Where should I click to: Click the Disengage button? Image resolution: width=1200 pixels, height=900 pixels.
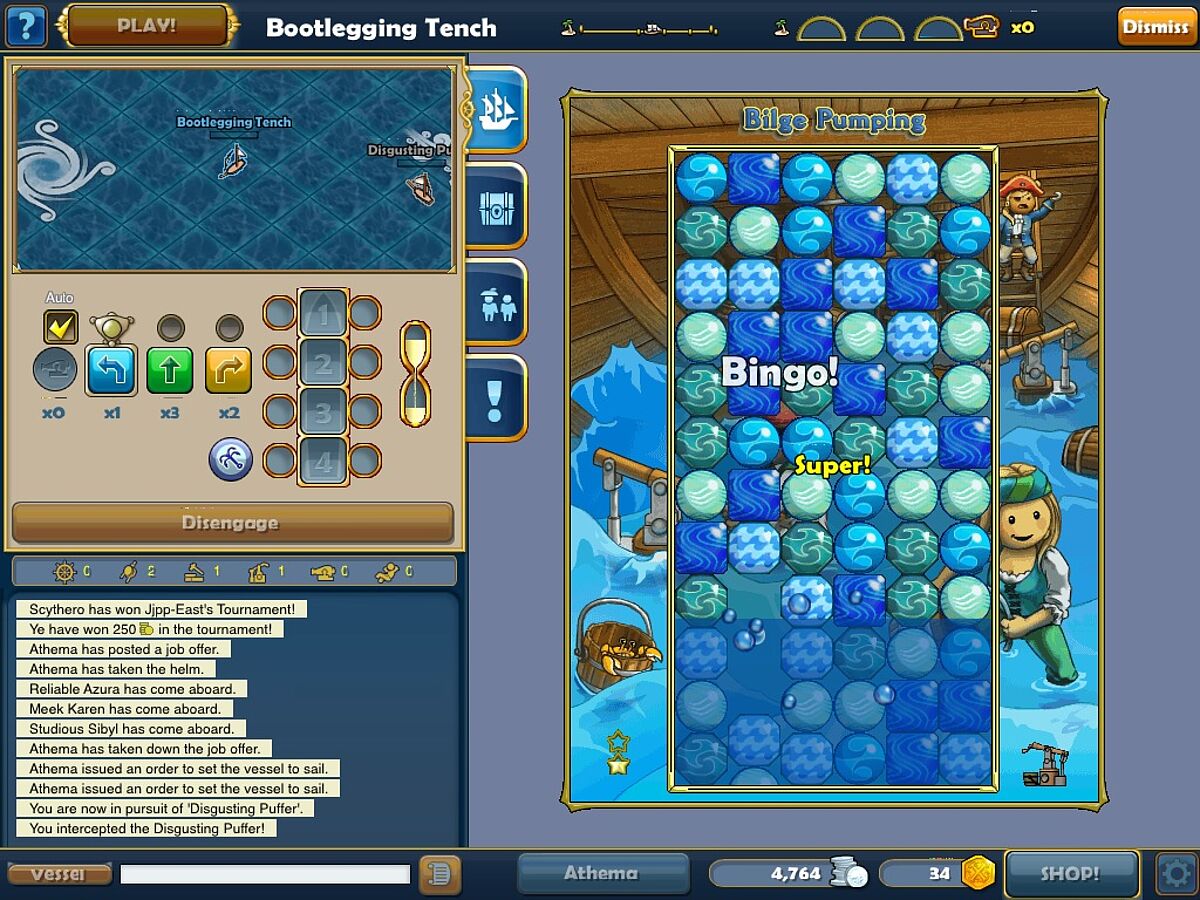coord(232,523)
